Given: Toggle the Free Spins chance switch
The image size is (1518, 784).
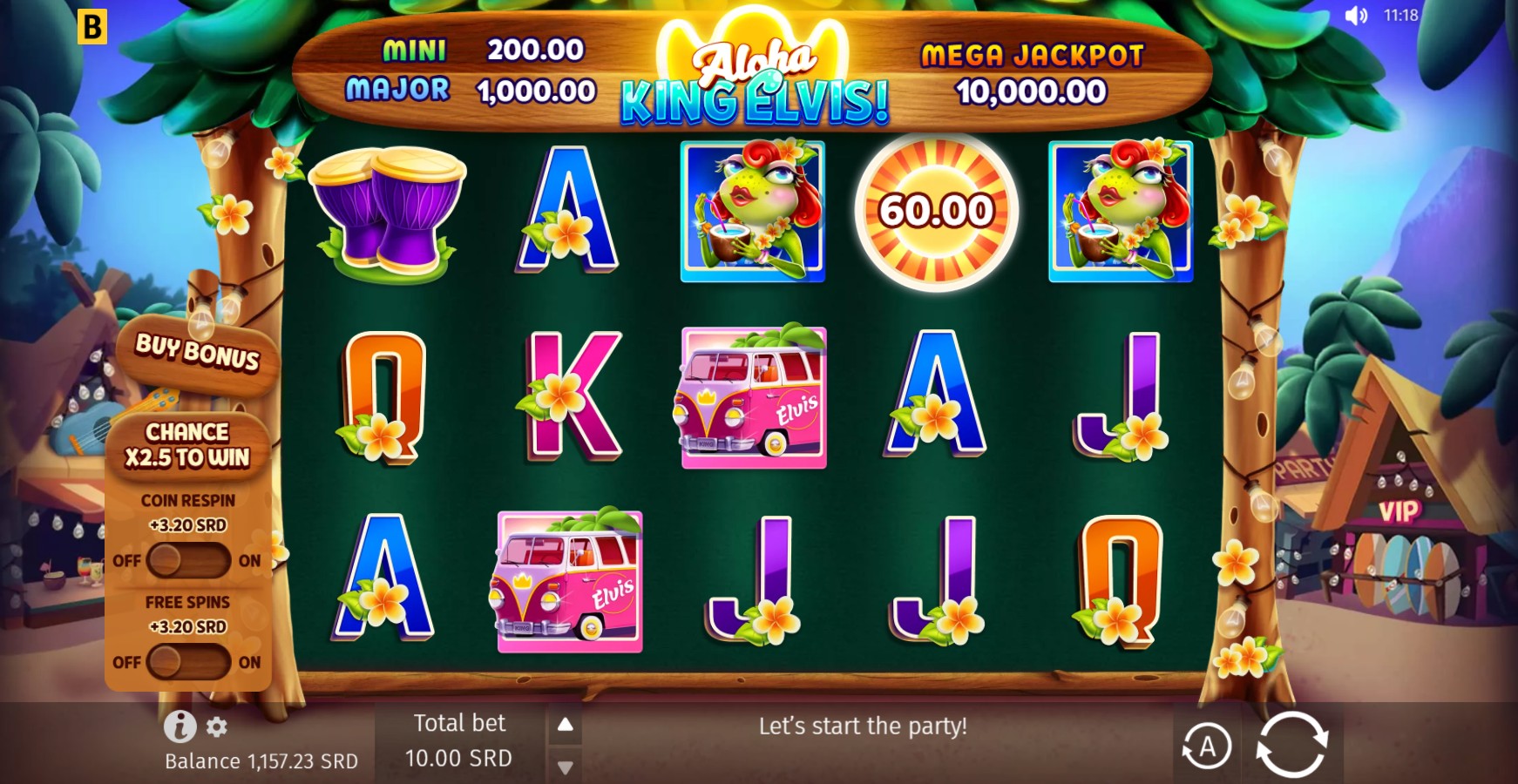Looking at the screenshot, I should [187, 662].
